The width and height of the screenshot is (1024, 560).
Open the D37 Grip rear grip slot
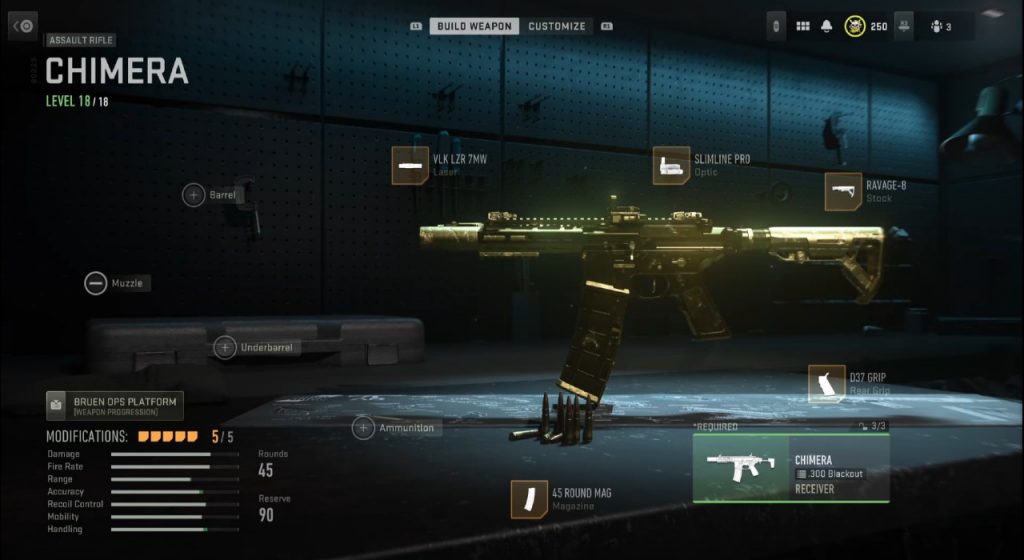827,384
